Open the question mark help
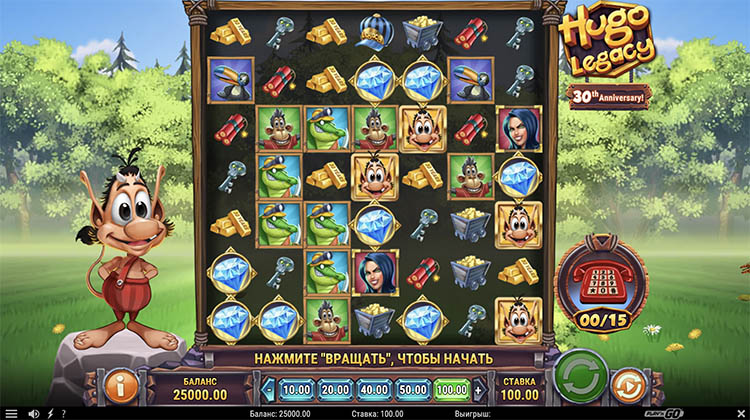Viewport: 750px width, 420px height. [64, 413]
